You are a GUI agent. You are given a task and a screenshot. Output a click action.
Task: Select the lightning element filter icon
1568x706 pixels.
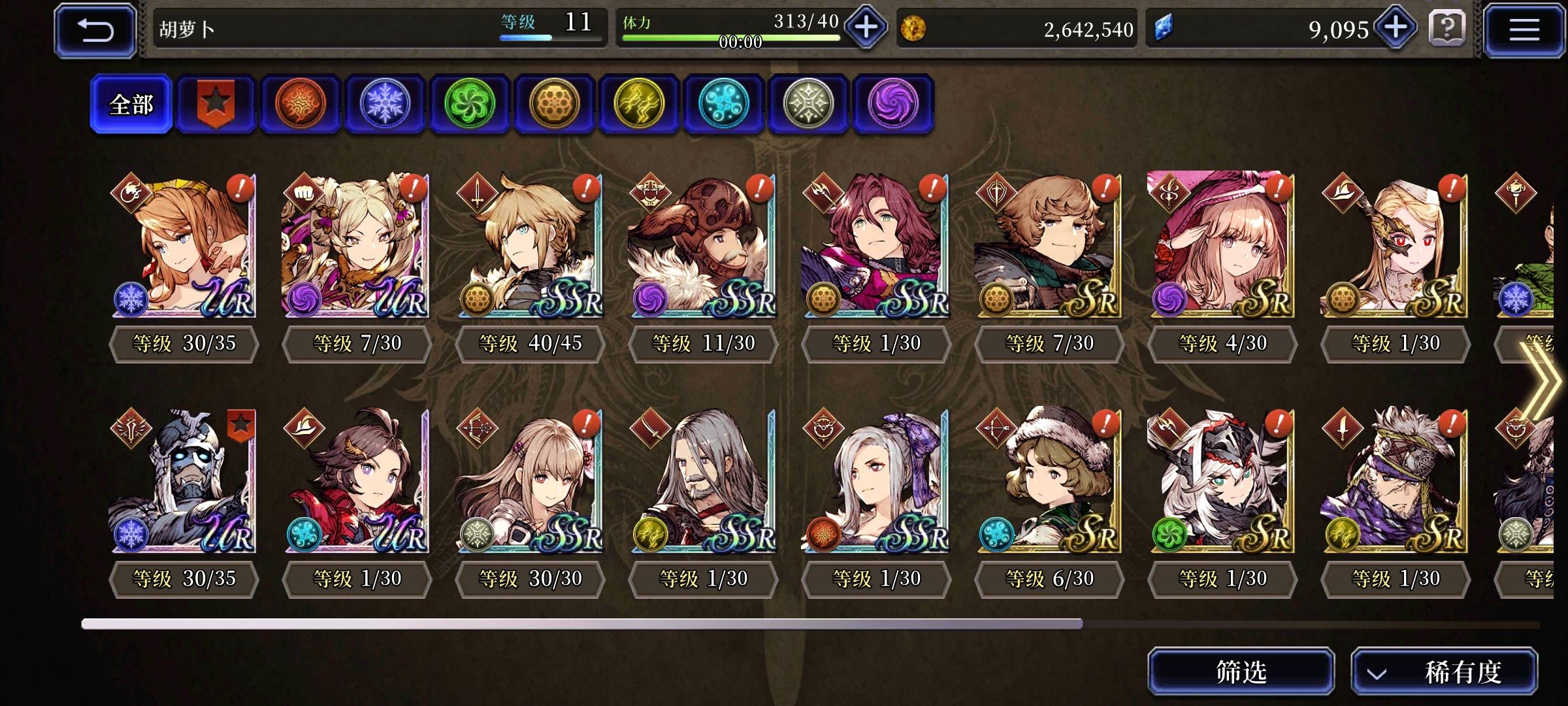click(x=638, y=105)
